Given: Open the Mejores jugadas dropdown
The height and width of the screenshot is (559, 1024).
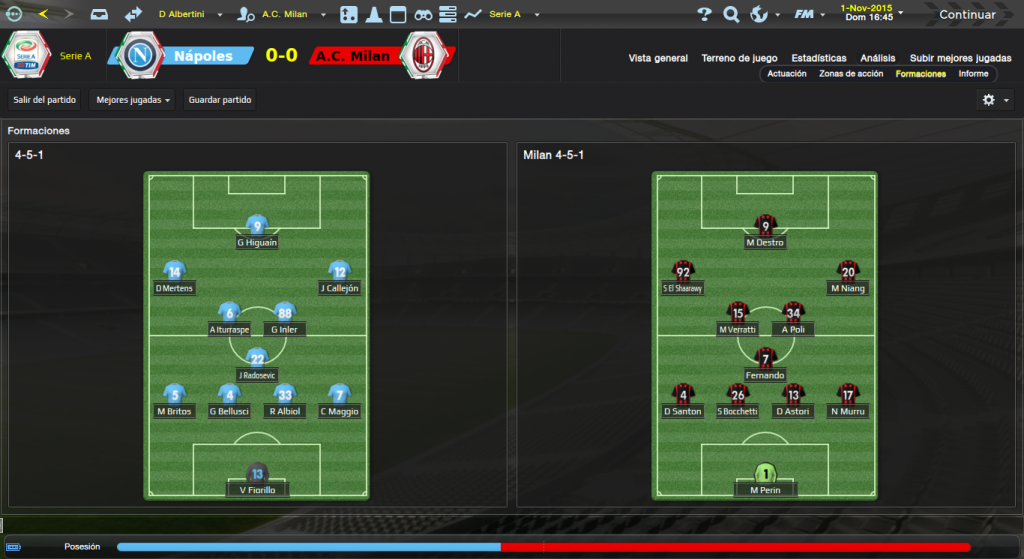Looking at the screenshot, I should pyautogui.click(x=131, y=100).
